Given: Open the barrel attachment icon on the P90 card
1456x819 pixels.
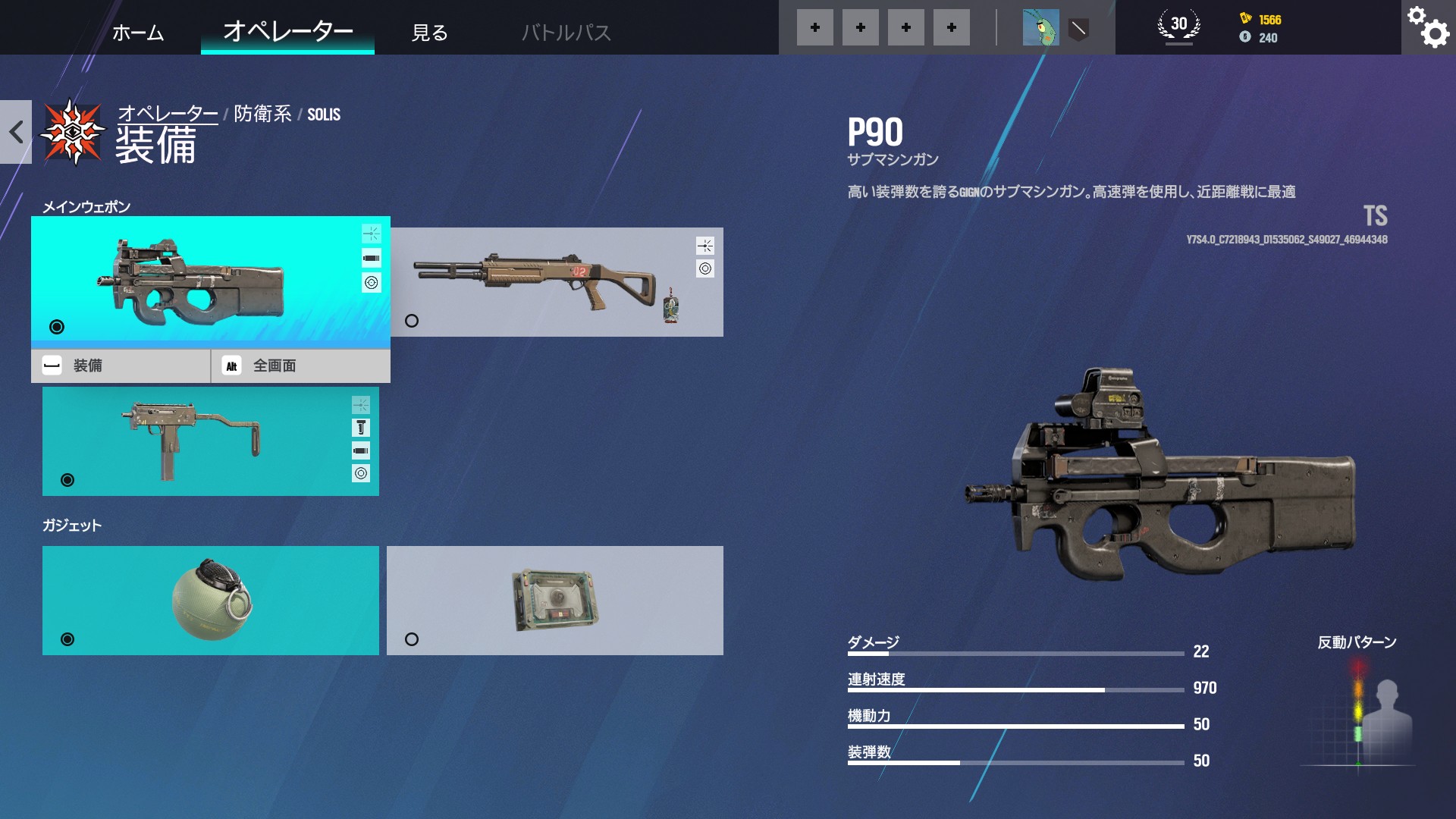Looking at the screenshot, I should (372, 257).
